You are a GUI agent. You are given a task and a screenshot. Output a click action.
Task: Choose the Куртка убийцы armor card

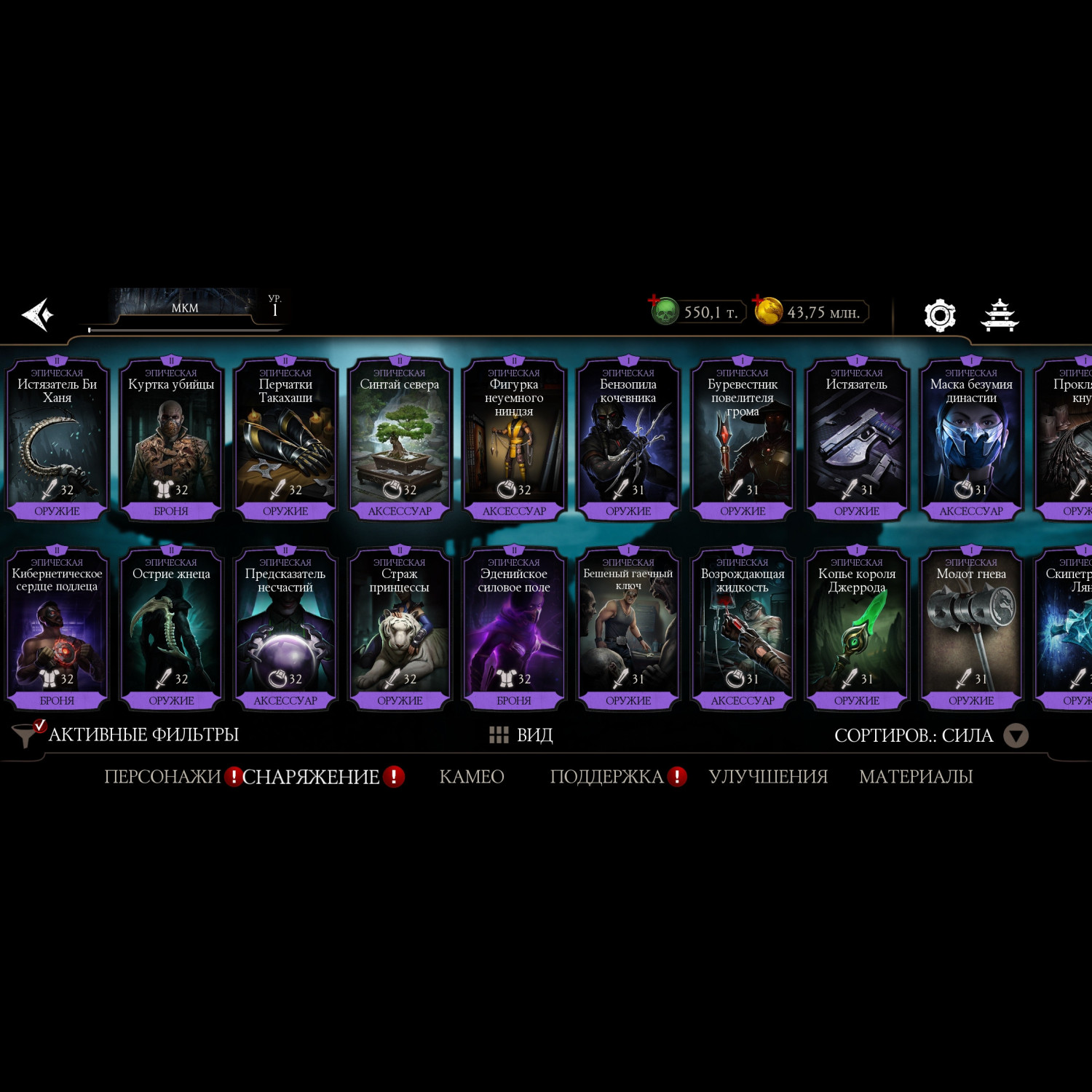(x=171, y=438)
